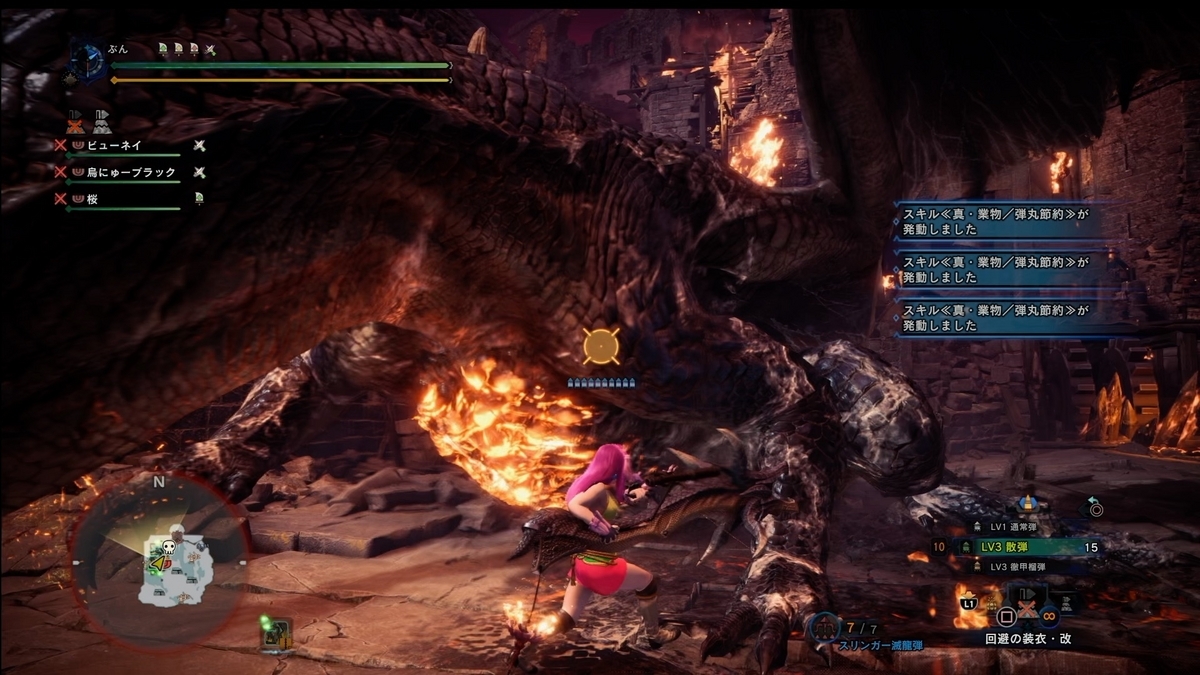Click the ammo bullet icon above the ammo list
Image resolution: width=1200 pixels, height=675 pixels.
tap(1025, 502)
